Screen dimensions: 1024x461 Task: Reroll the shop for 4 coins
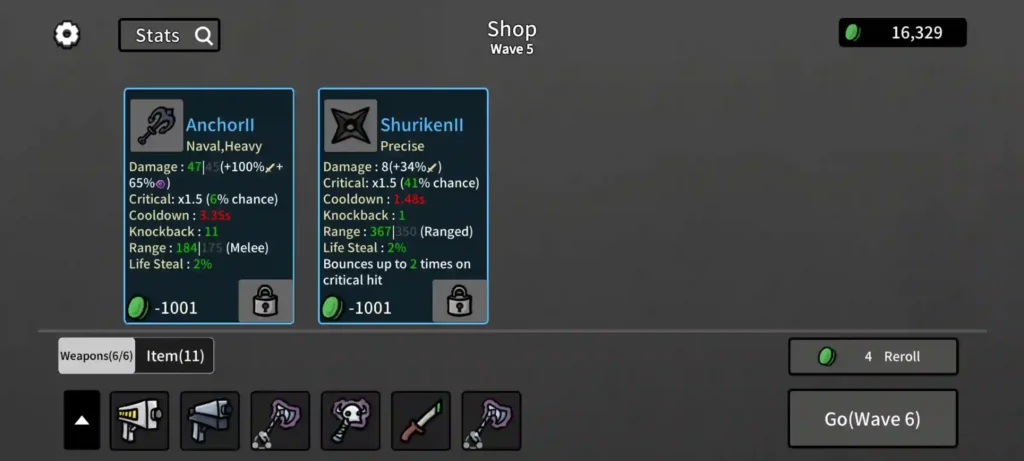point(873,357)
